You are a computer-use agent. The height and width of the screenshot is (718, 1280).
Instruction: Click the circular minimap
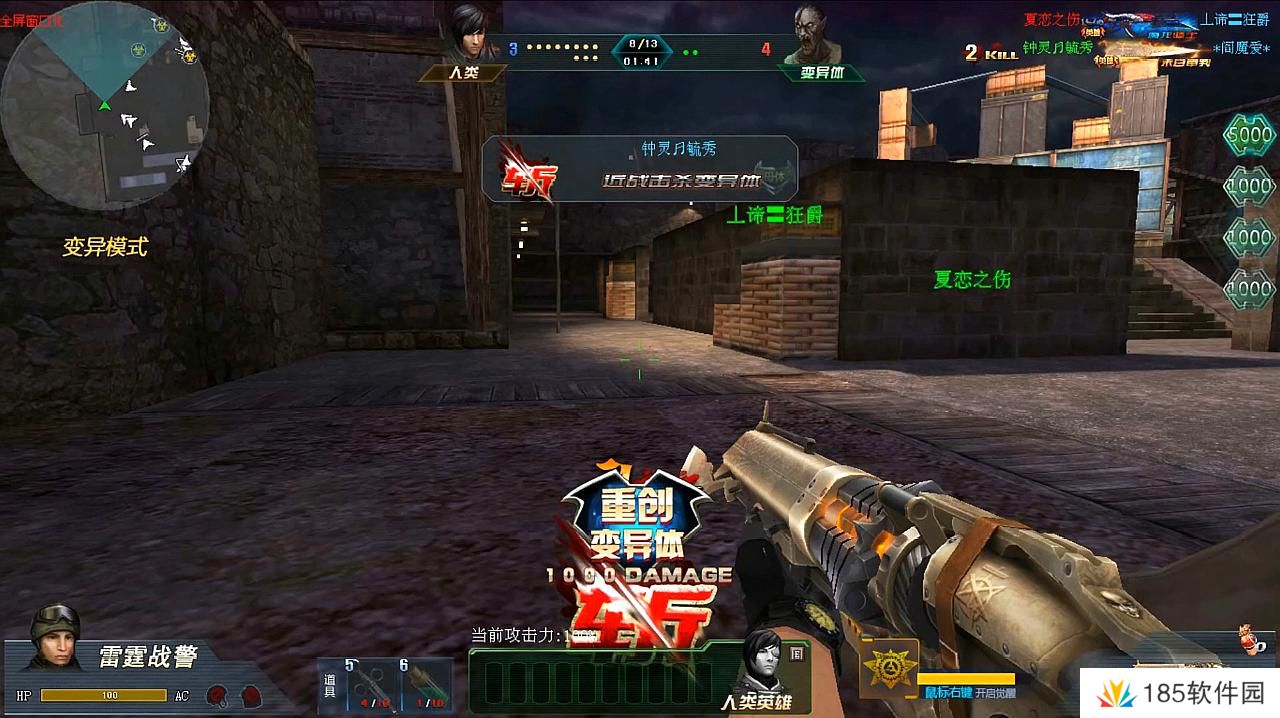[x=105, y=105]
